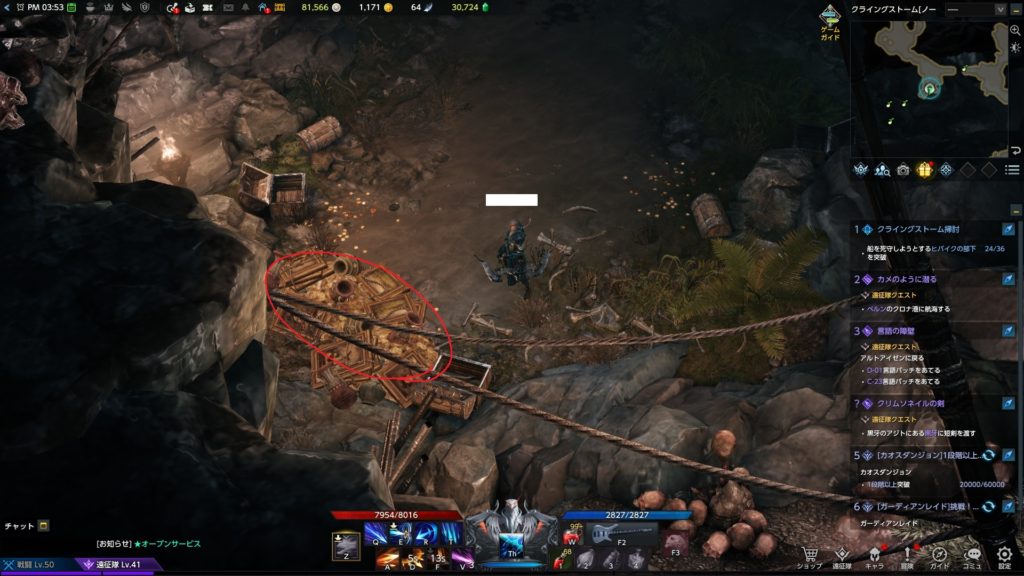The height and width of the screenshot is (576, 1024).
Task: Open the Settings gear menu
Action: click(x=1004, y=556)
